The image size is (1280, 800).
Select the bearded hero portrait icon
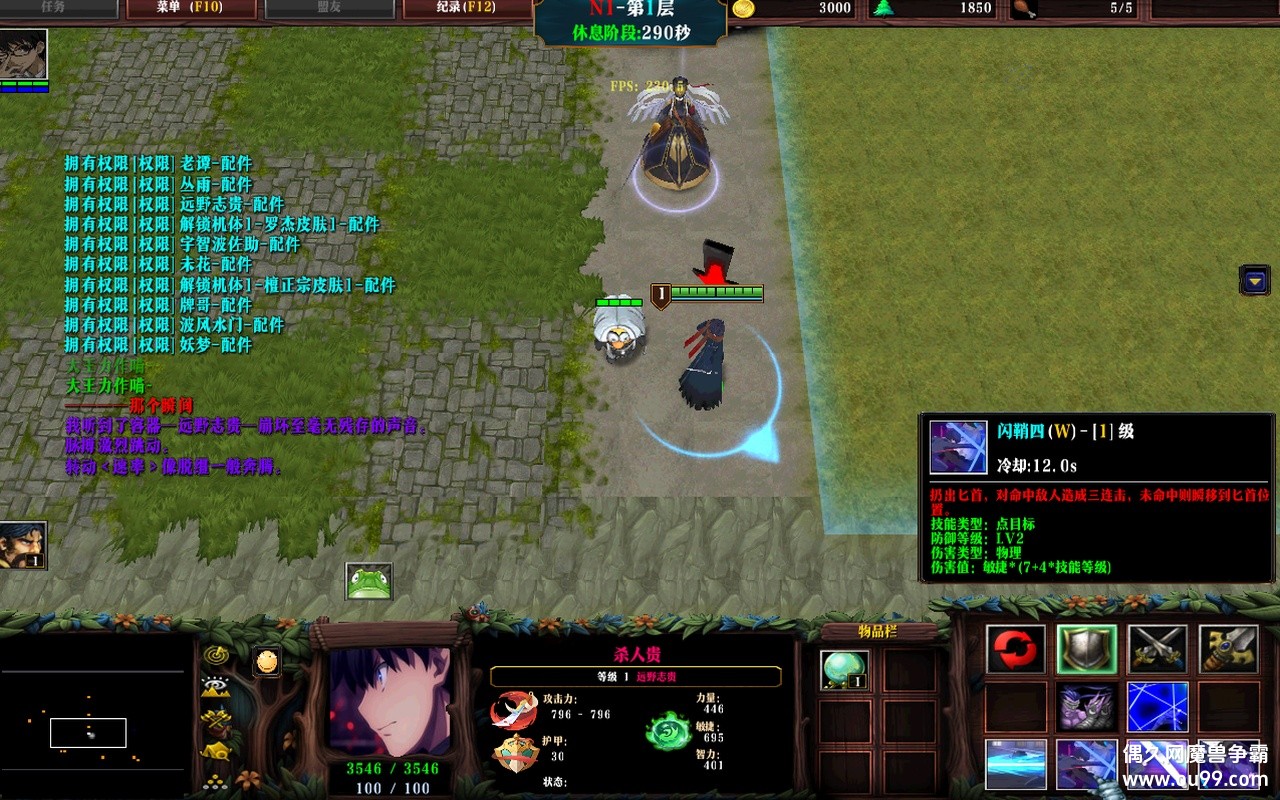23,545
